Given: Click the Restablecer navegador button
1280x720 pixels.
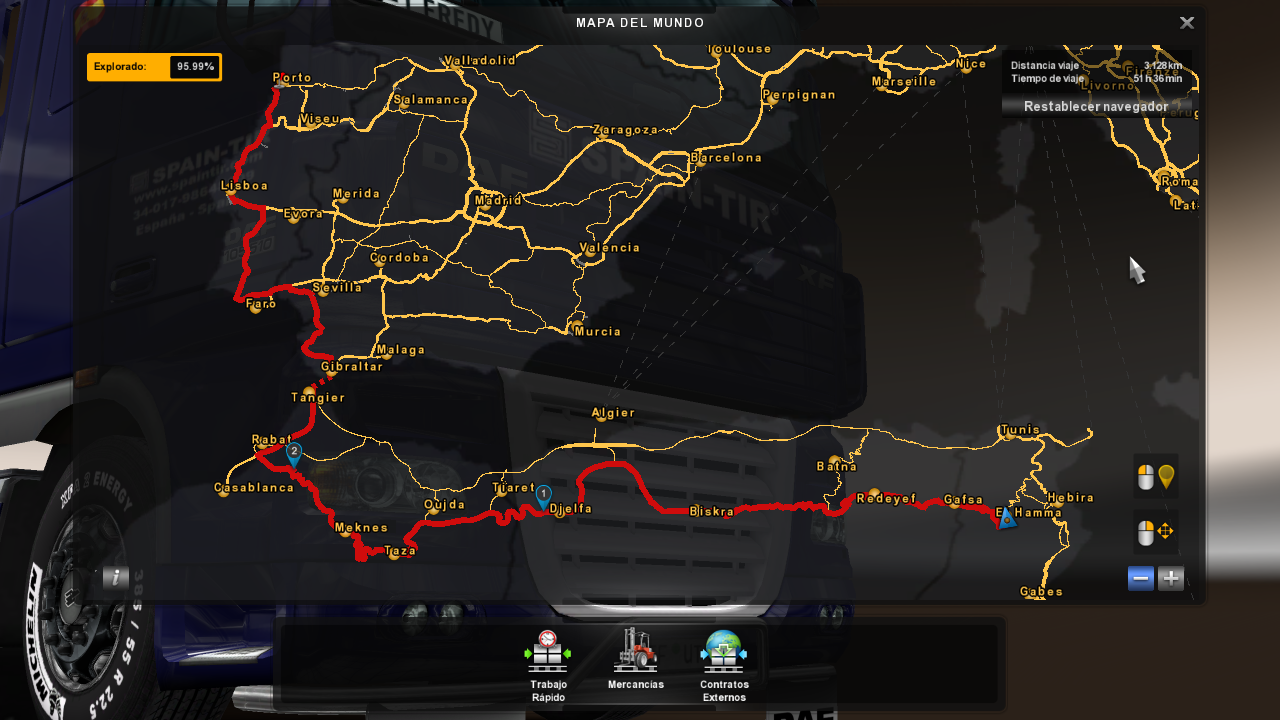Looking at the screenshot, I should coord(1098,106).
